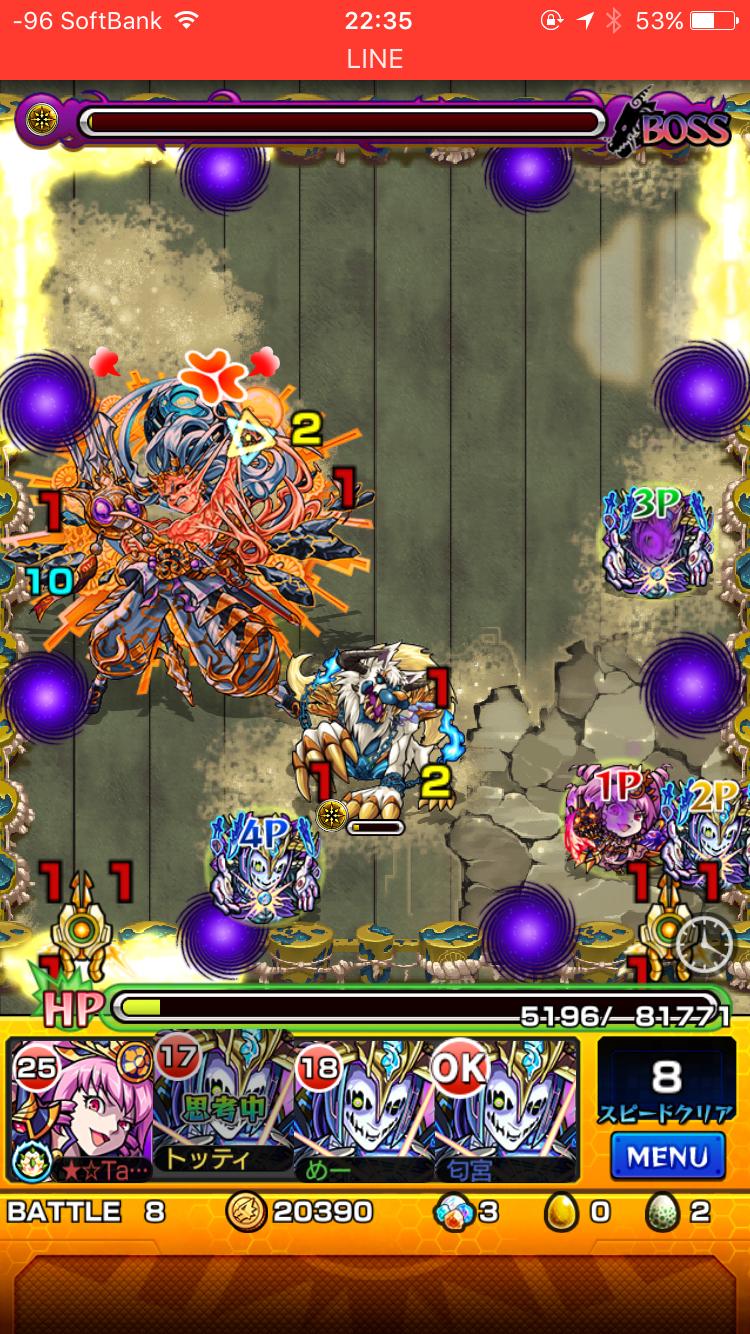Tap the clock icon above the HP bar
750x1334 pixels.
tap(704, 942)
